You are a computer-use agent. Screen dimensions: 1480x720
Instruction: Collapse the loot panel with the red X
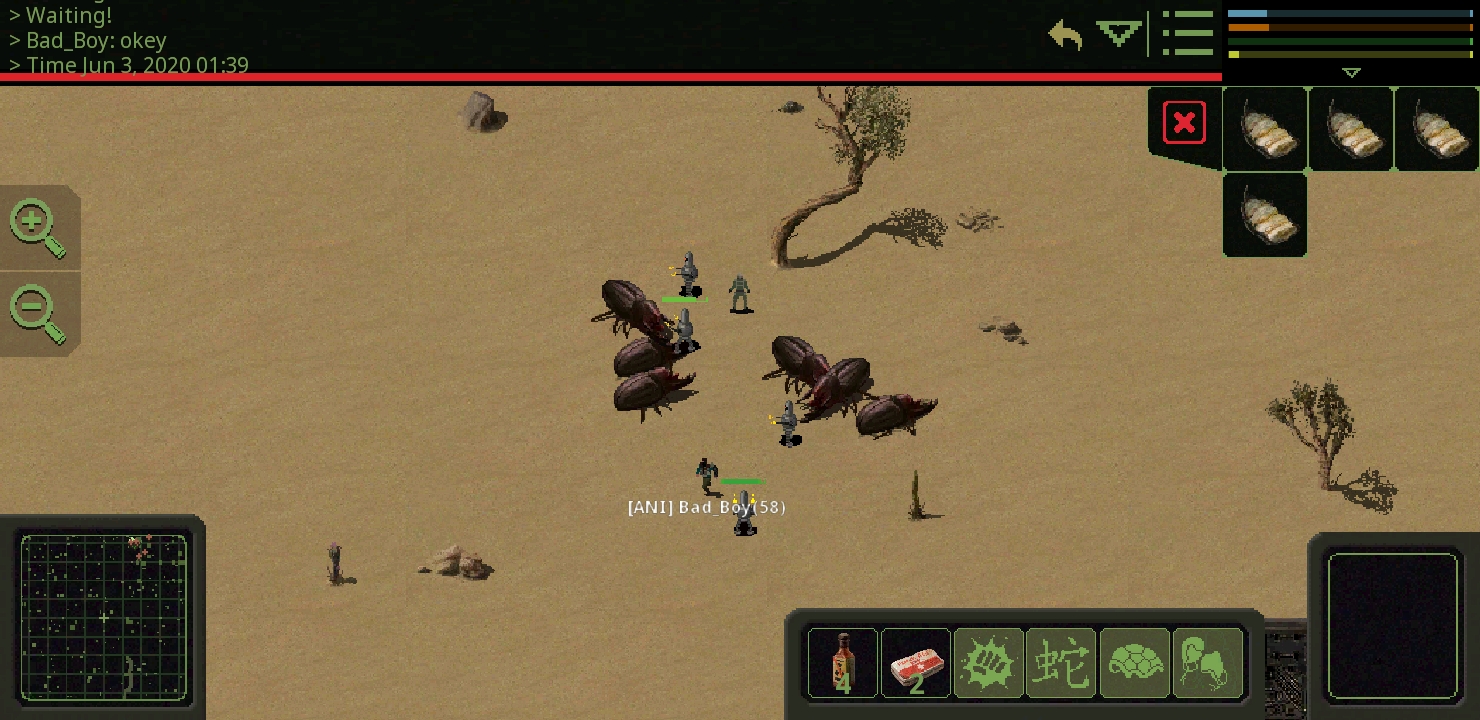tap(1184, 121)
